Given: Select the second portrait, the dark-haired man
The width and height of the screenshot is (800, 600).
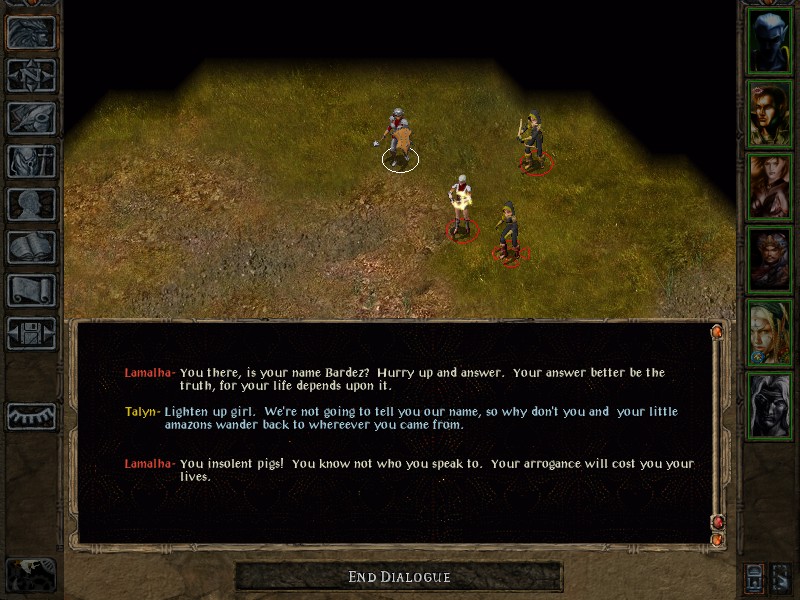Looking at the screenshot, I should [x=770, y=114].
